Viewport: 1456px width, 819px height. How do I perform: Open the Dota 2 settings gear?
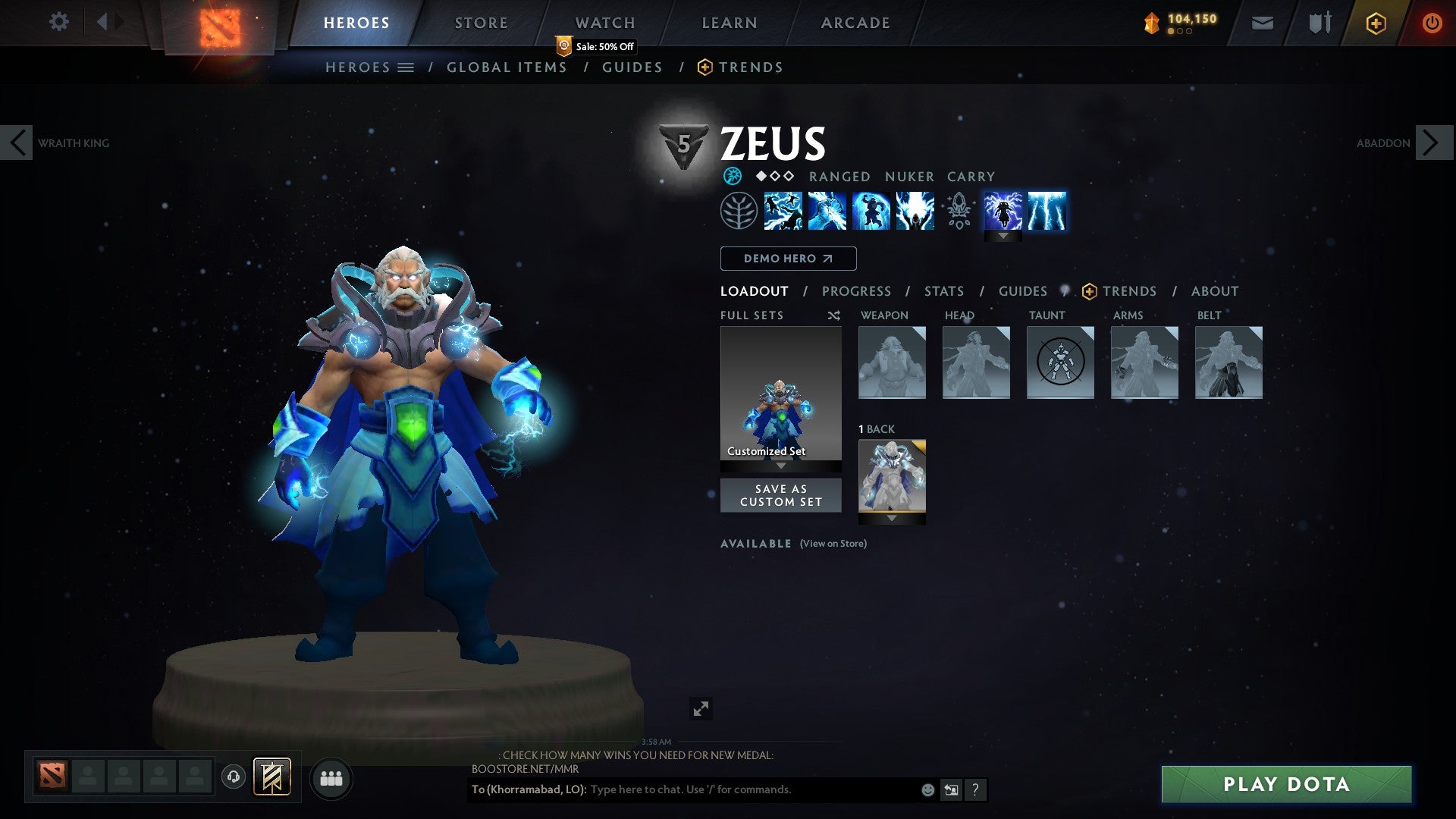(58, 21)
